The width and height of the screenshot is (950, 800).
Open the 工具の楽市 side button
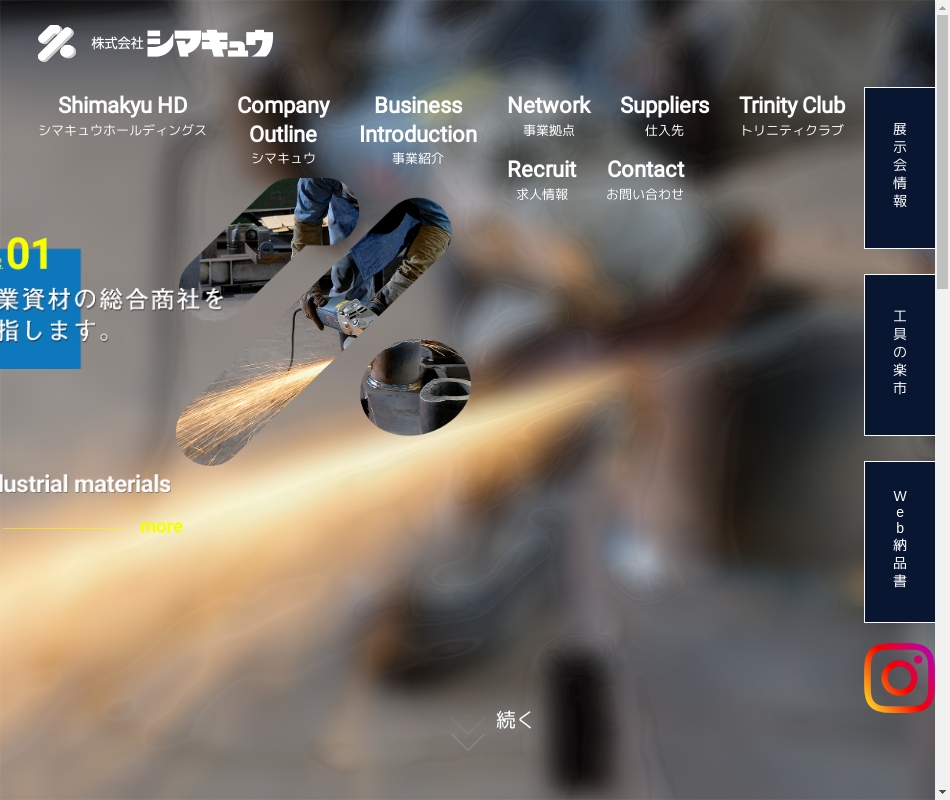[900, 355]
